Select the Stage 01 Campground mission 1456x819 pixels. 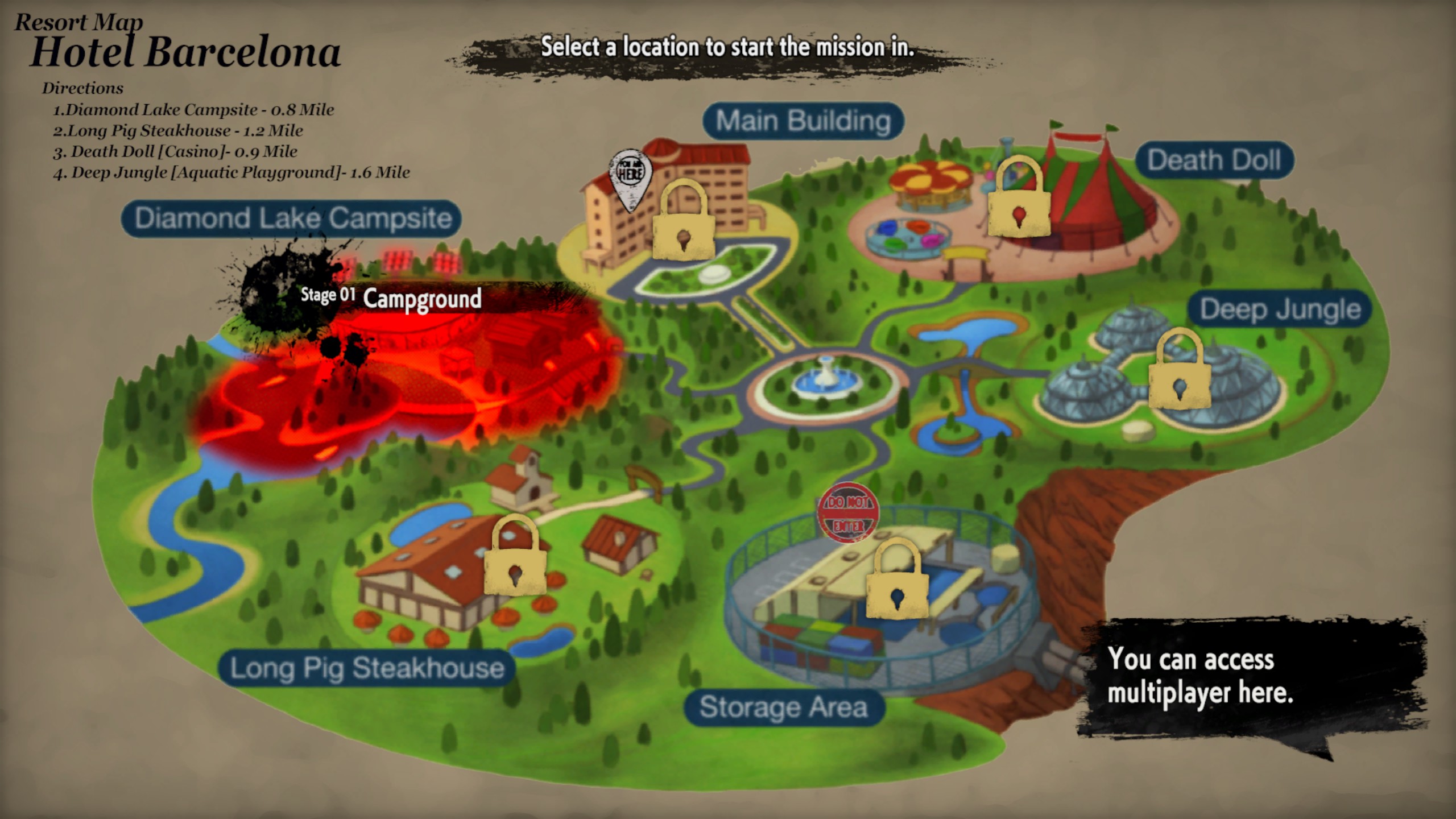click(421, 298)
